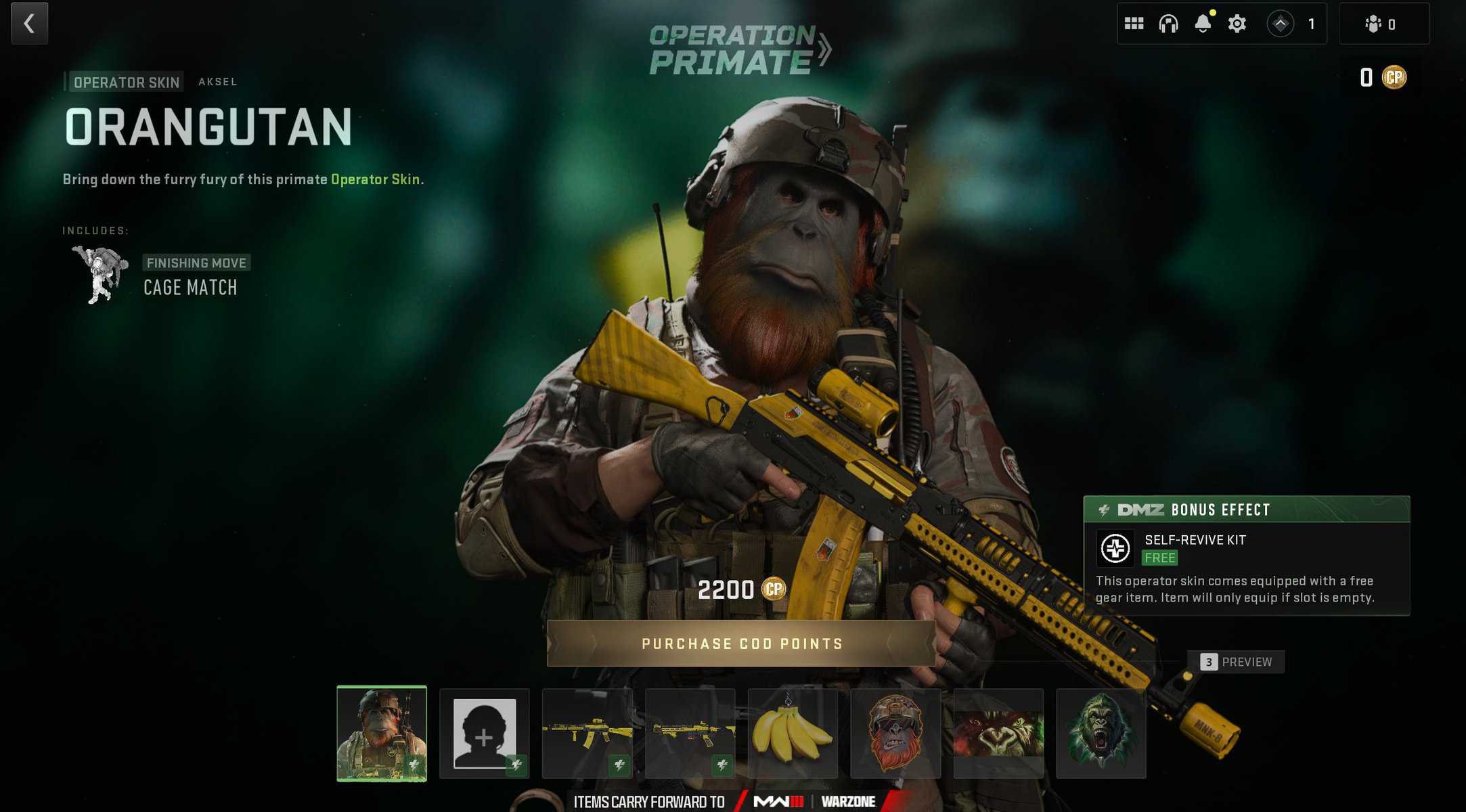Open the social party icon showing 0

coord(1374,24)
